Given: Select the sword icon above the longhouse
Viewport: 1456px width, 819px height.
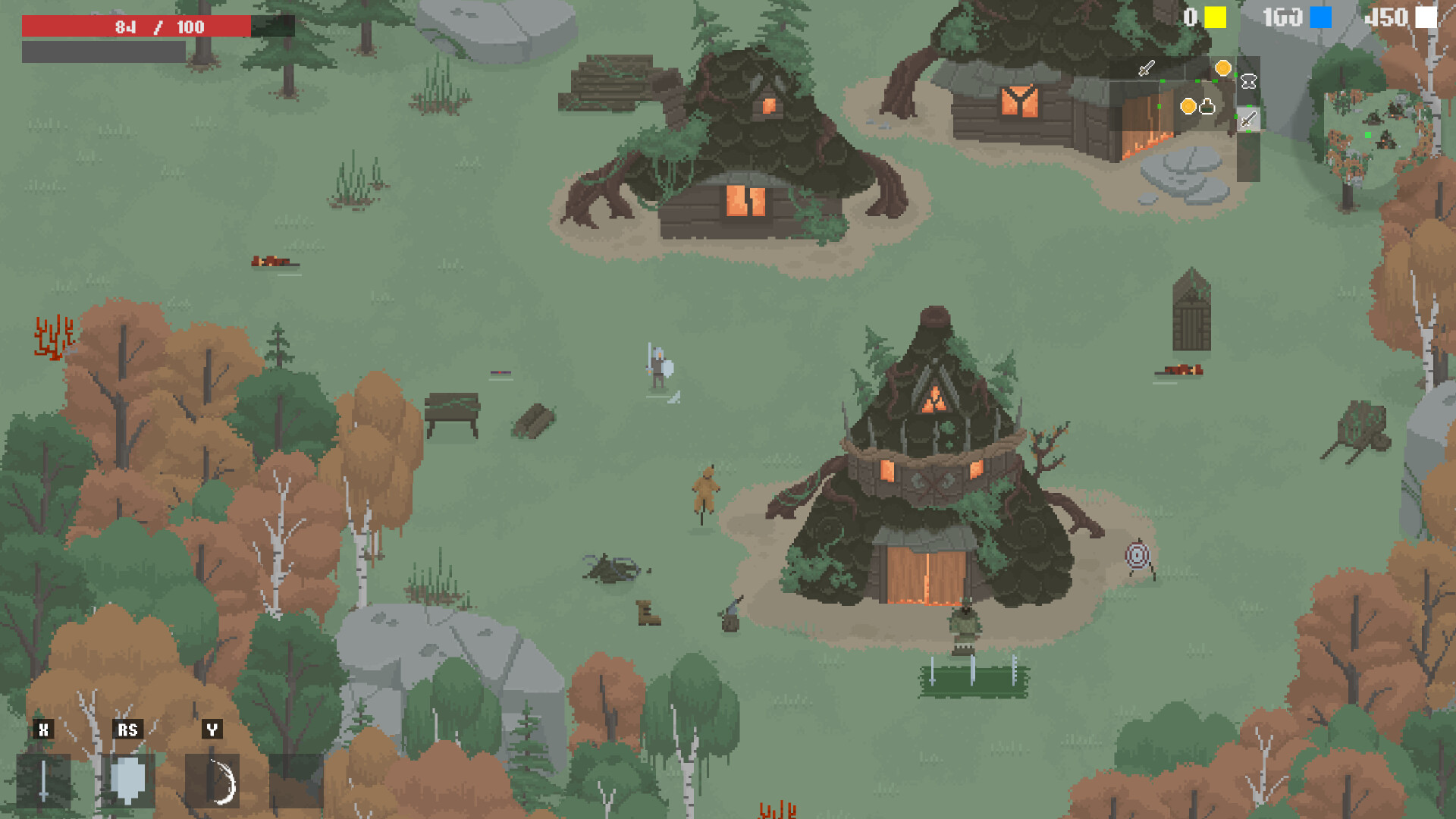Looking at the screenshot, I should [x=1146, y=68].
